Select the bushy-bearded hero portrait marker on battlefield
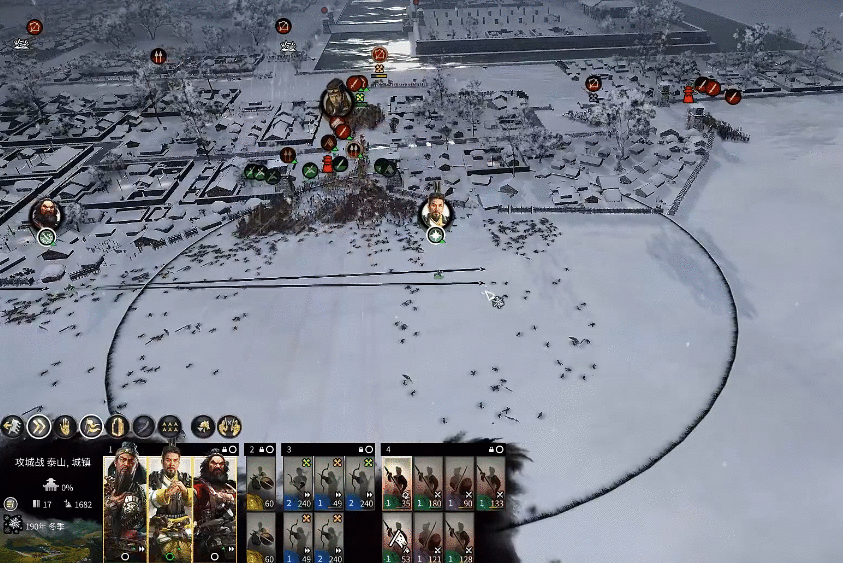 45,214
